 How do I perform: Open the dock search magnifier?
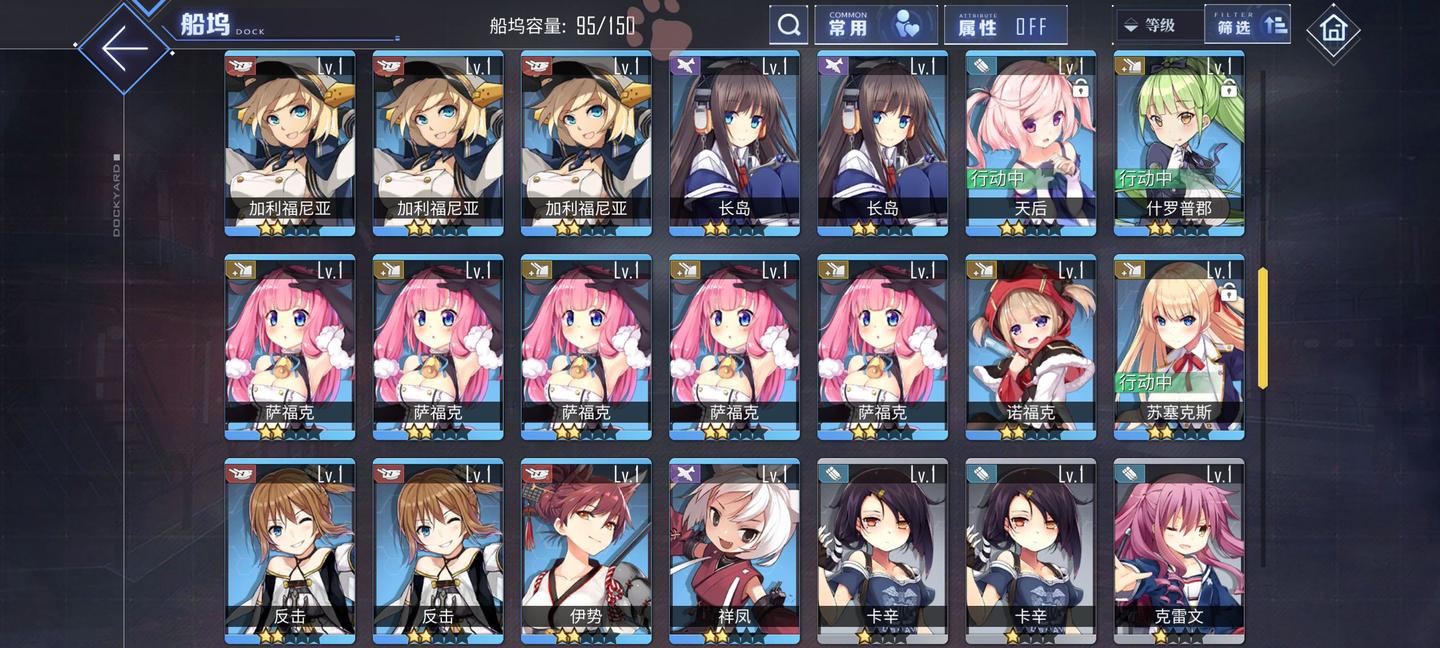point(789,25)
